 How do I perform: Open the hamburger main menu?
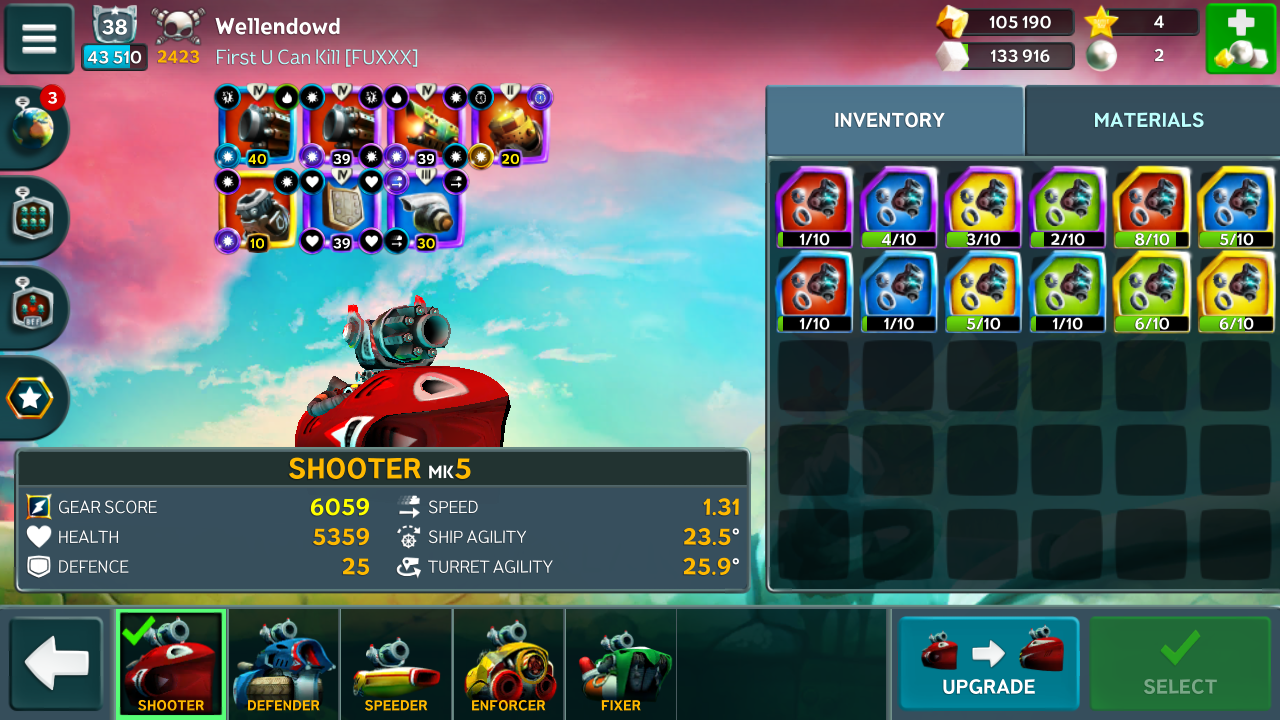tap(39, 39)
